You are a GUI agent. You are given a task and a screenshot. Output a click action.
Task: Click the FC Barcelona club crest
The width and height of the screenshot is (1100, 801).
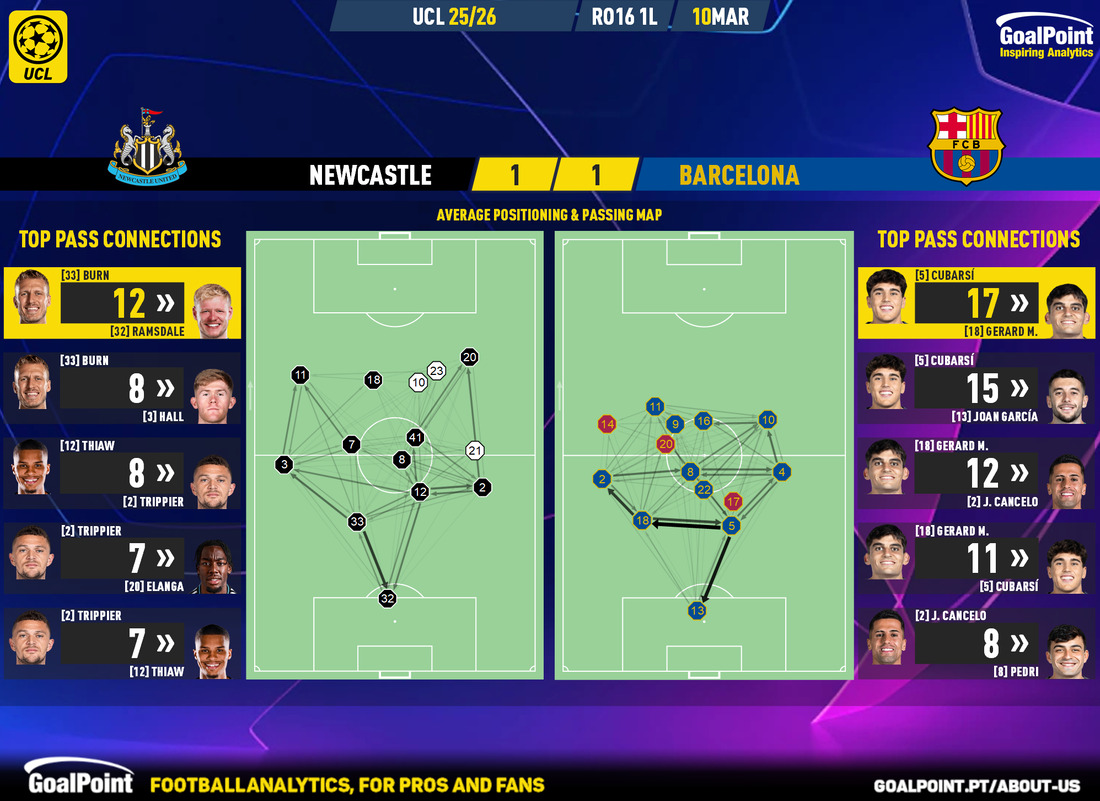(966, 146)
